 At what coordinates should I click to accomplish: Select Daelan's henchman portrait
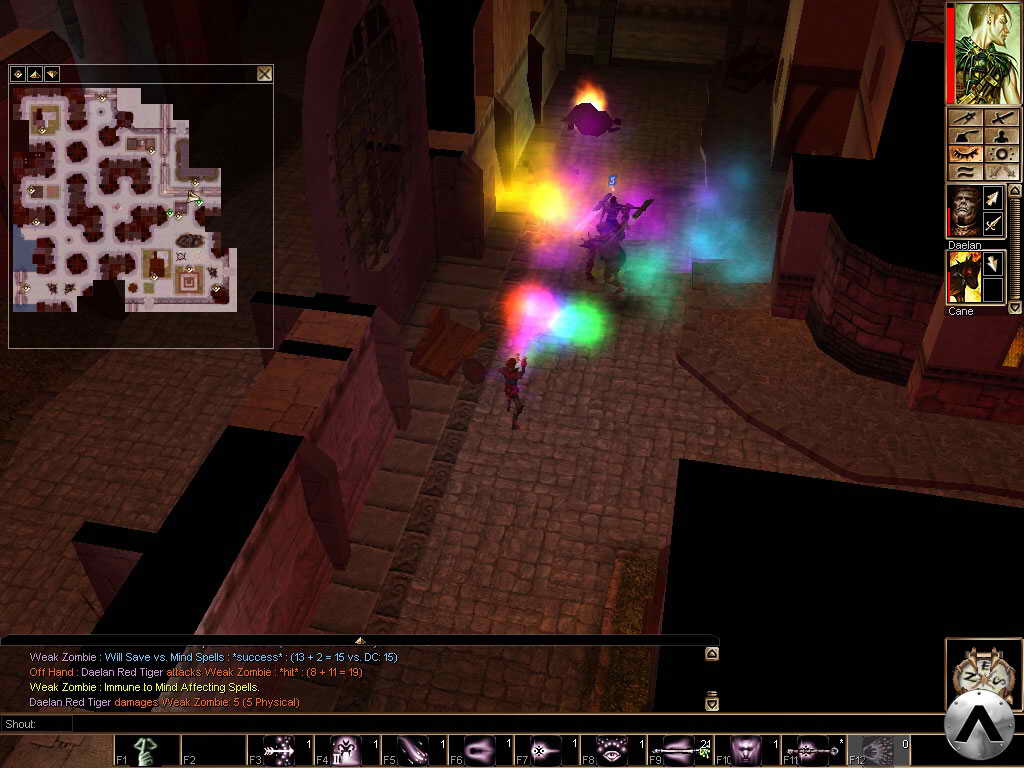click(964, 211)
